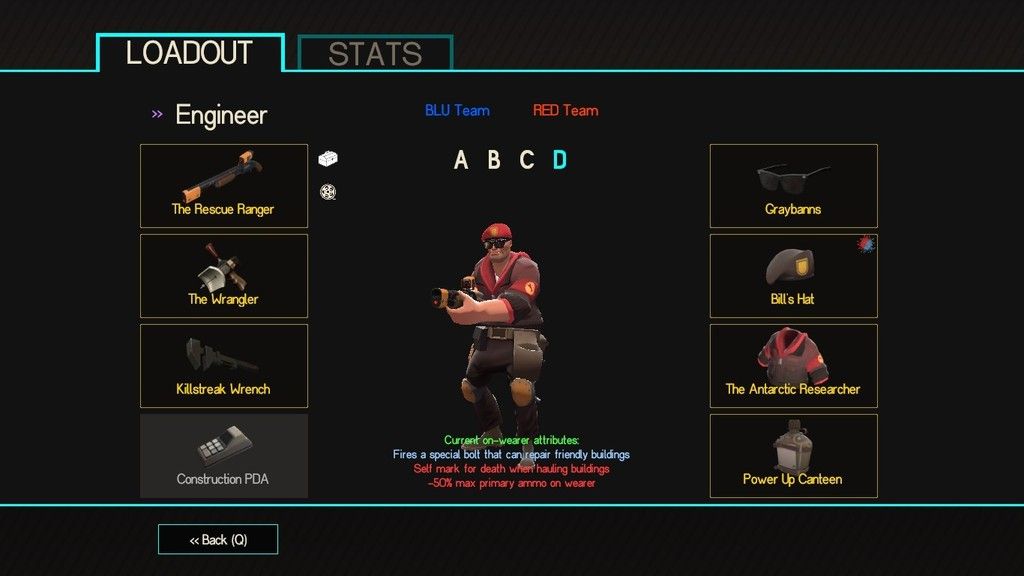Preview the BLU Team colors

coord(457,111)
